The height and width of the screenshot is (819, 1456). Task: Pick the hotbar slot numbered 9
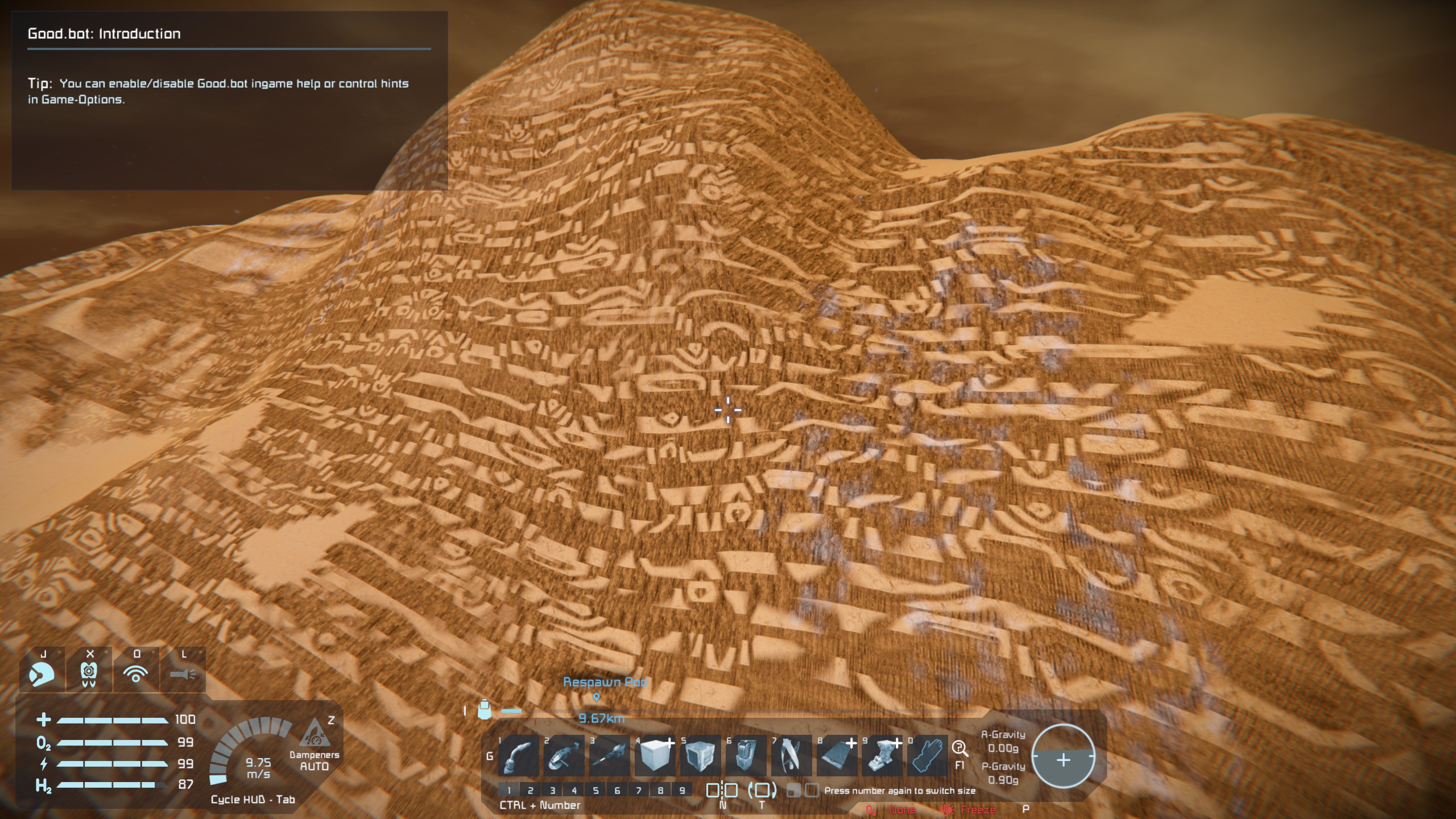click(x=882, y=756)
